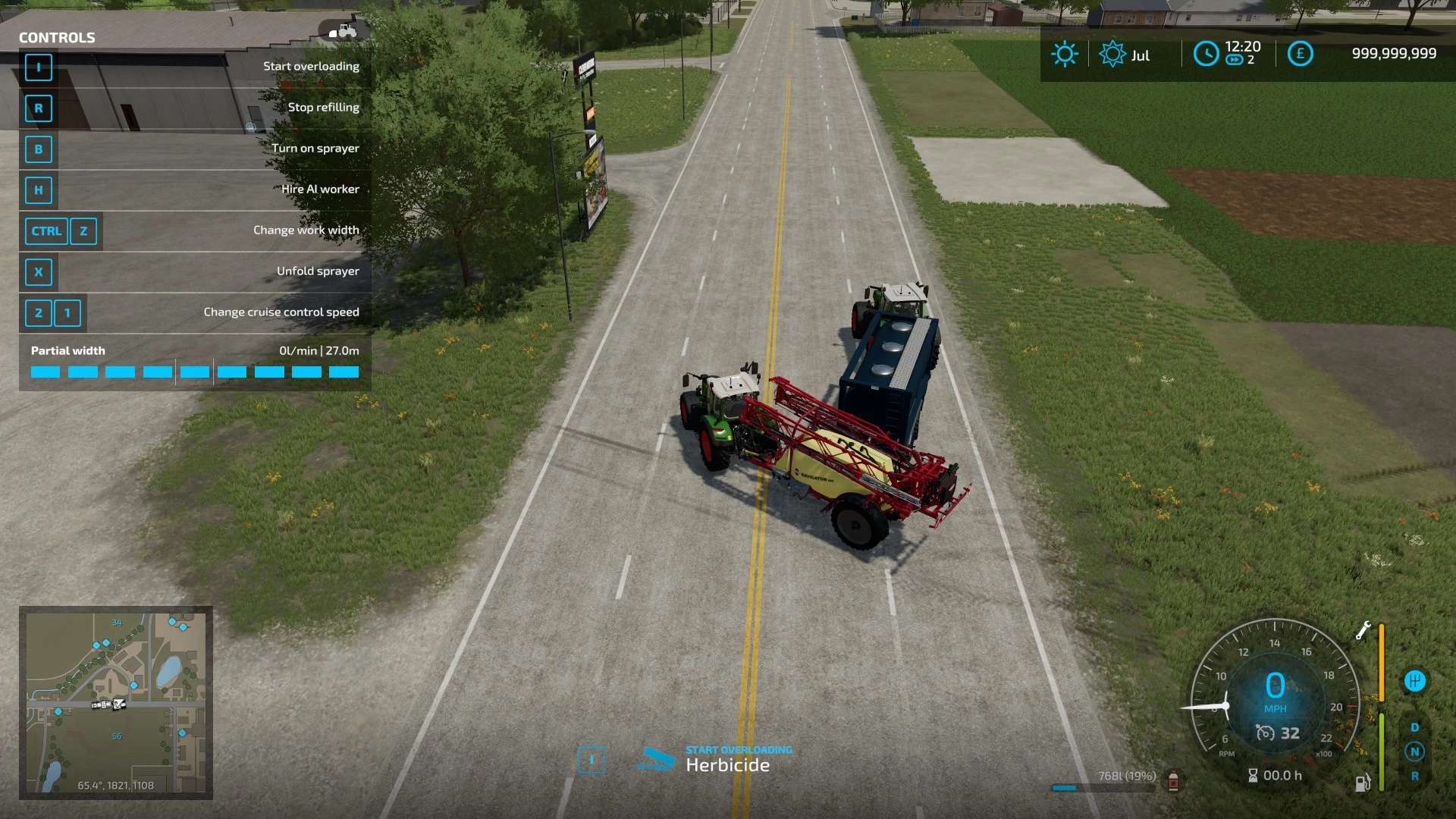Image resolution: width=1456 pixels, height=819 pixels.
Task: Select the herbicide canister fill-level icon
Action: 1173,780
